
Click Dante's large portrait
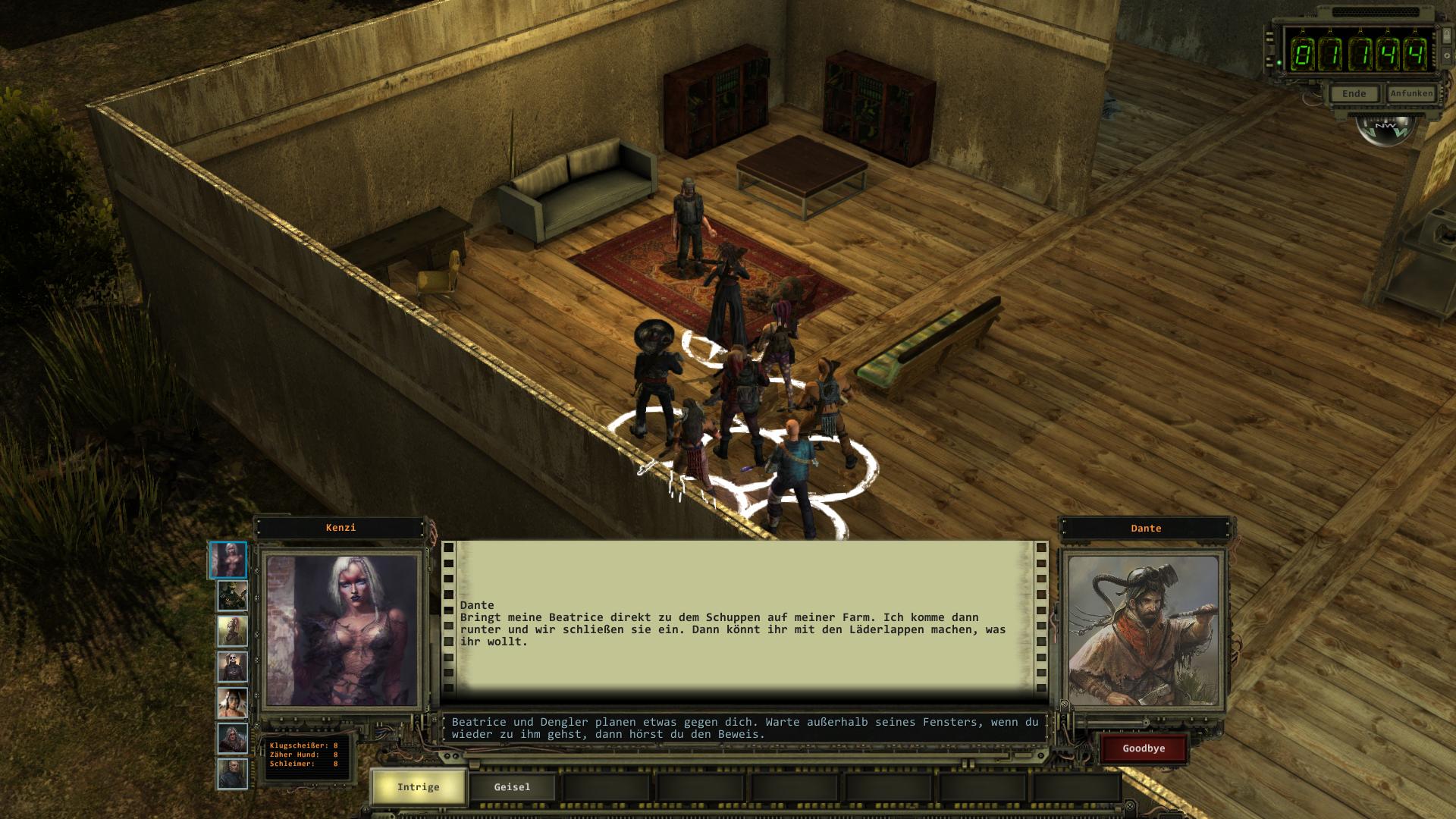click(x=1143, y=631)
